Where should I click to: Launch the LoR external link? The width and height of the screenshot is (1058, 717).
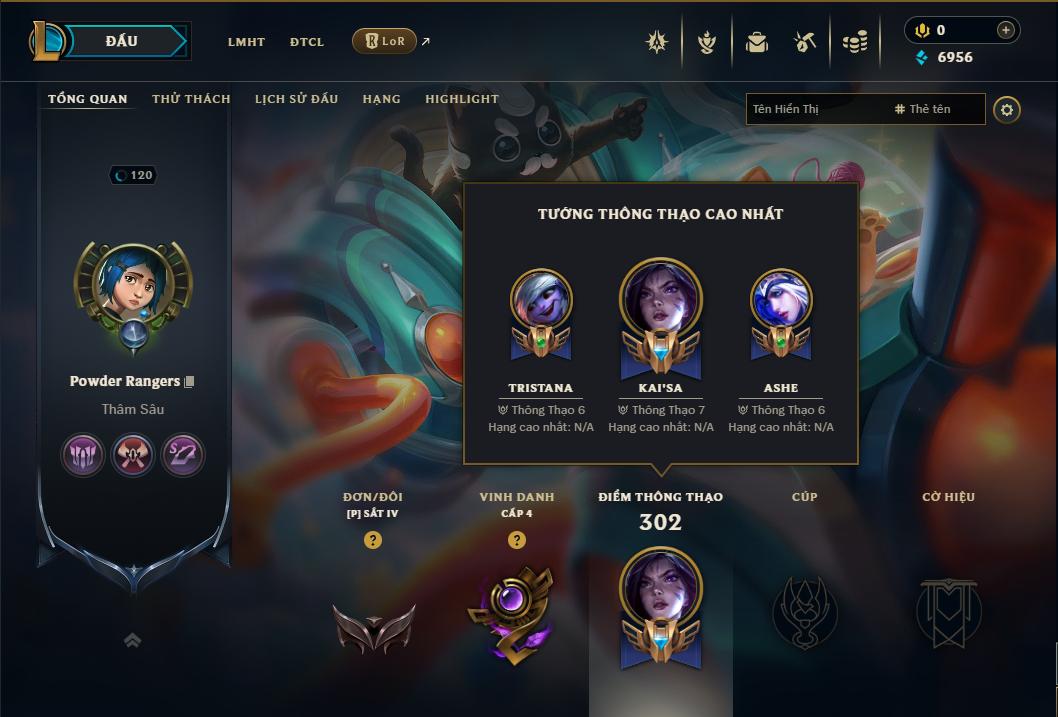tap(384, 41)
